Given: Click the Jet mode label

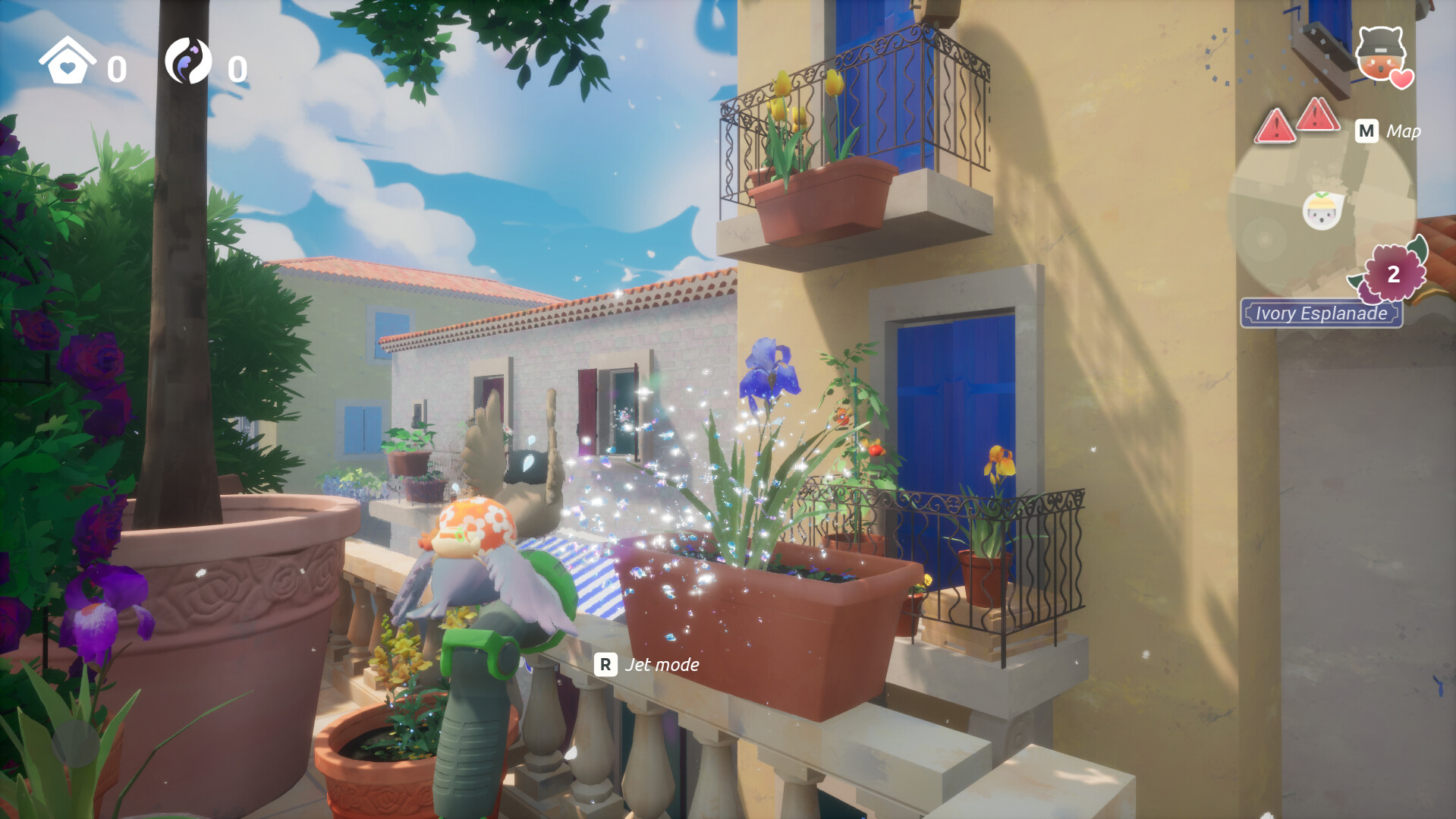Looking at the screenshot, I should [662, 665].
